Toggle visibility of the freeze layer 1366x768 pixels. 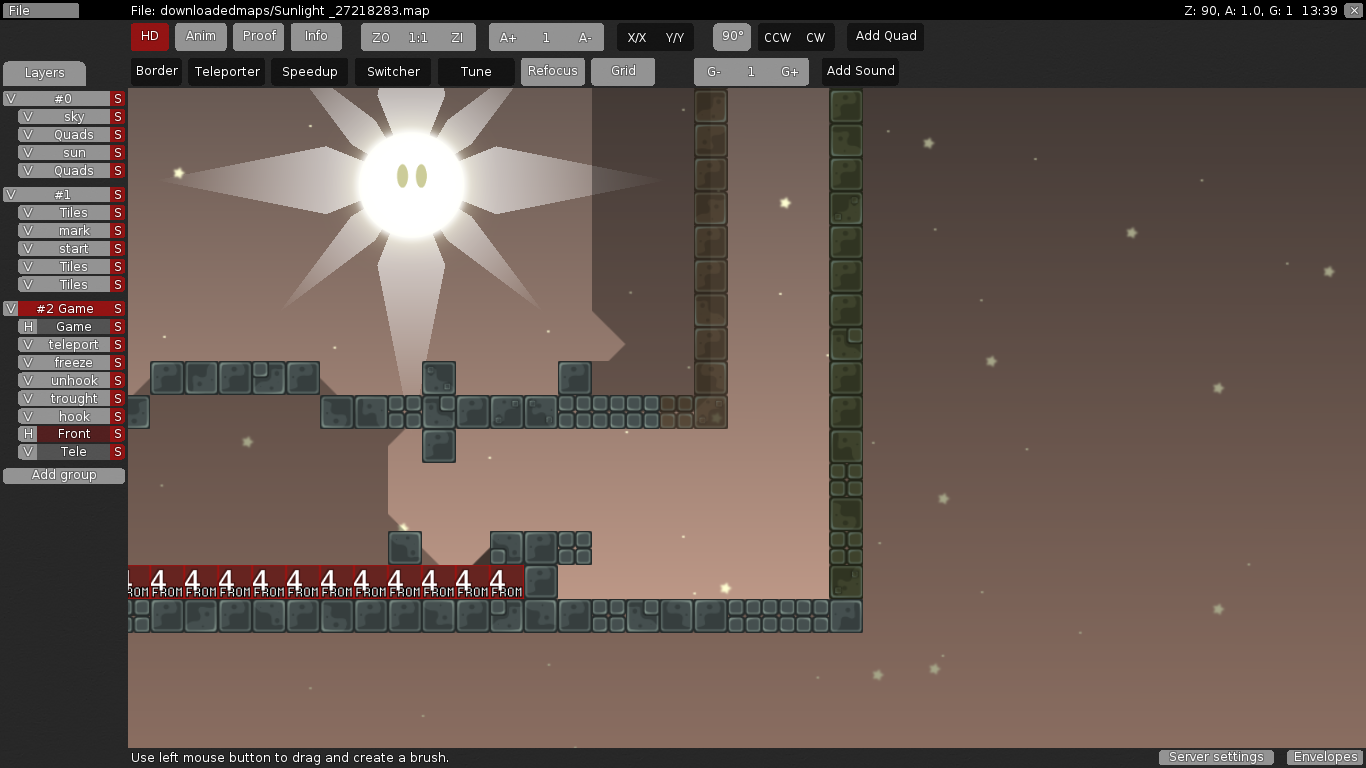pyautogui.click(x=29, y=362)
